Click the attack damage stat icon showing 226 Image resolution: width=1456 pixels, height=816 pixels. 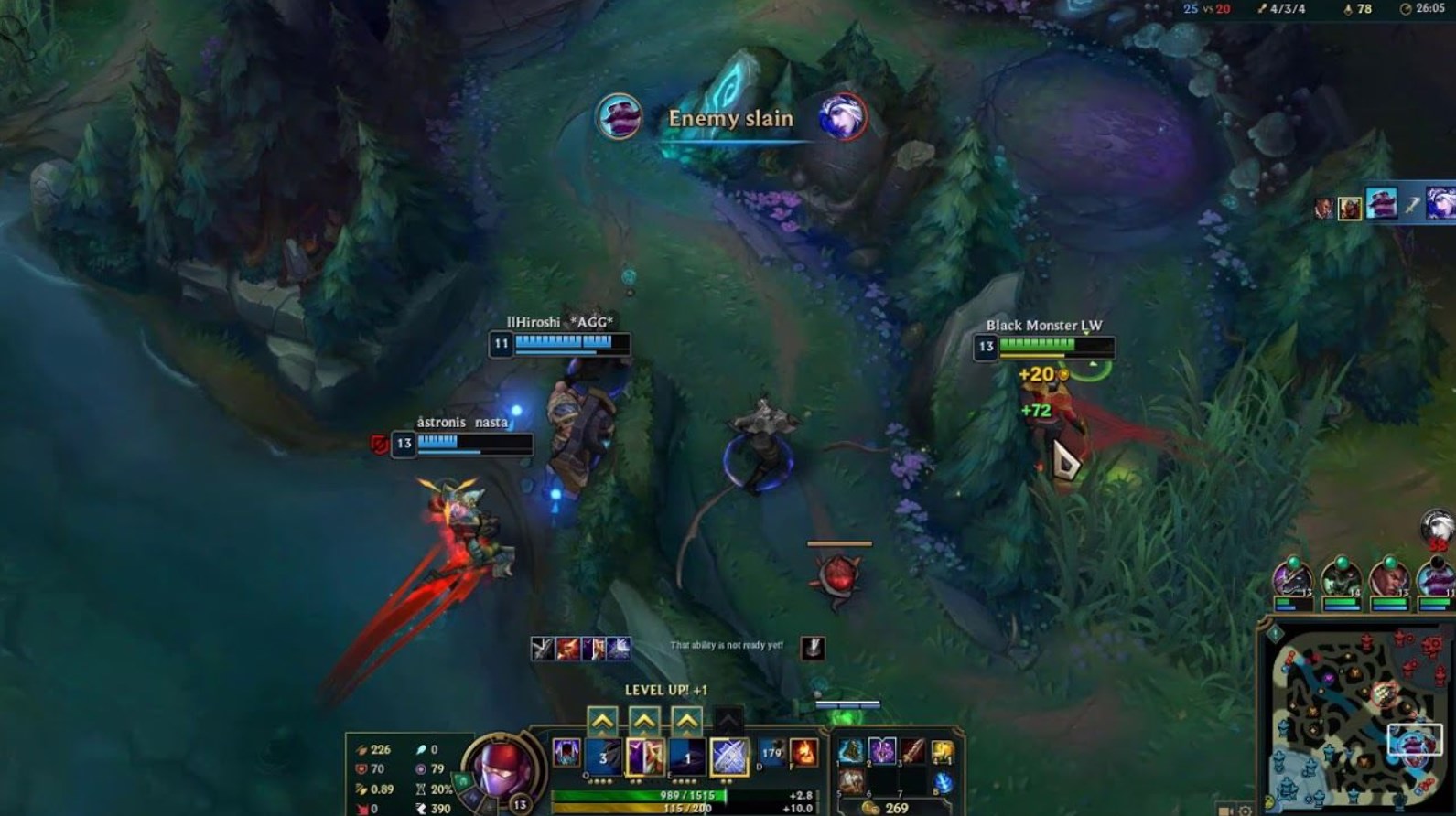click(362, 749)
